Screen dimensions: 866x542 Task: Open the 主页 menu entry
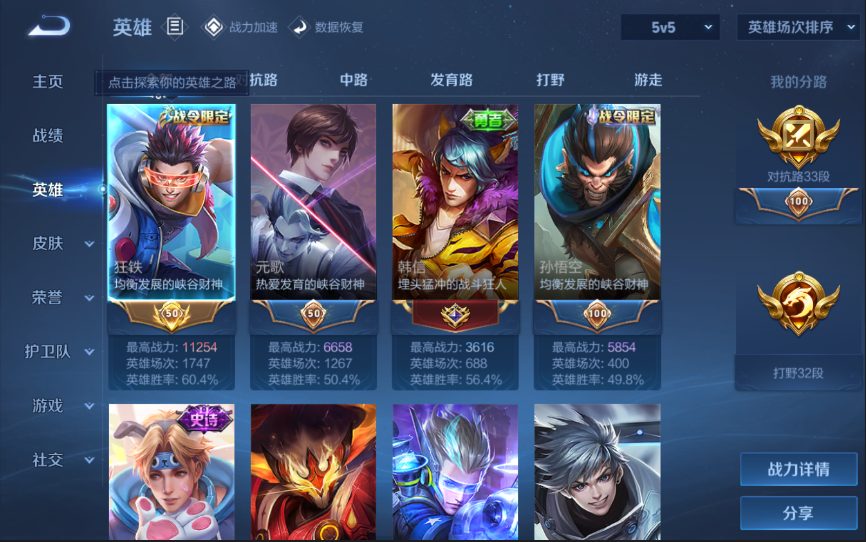click(x=48, y=81)
